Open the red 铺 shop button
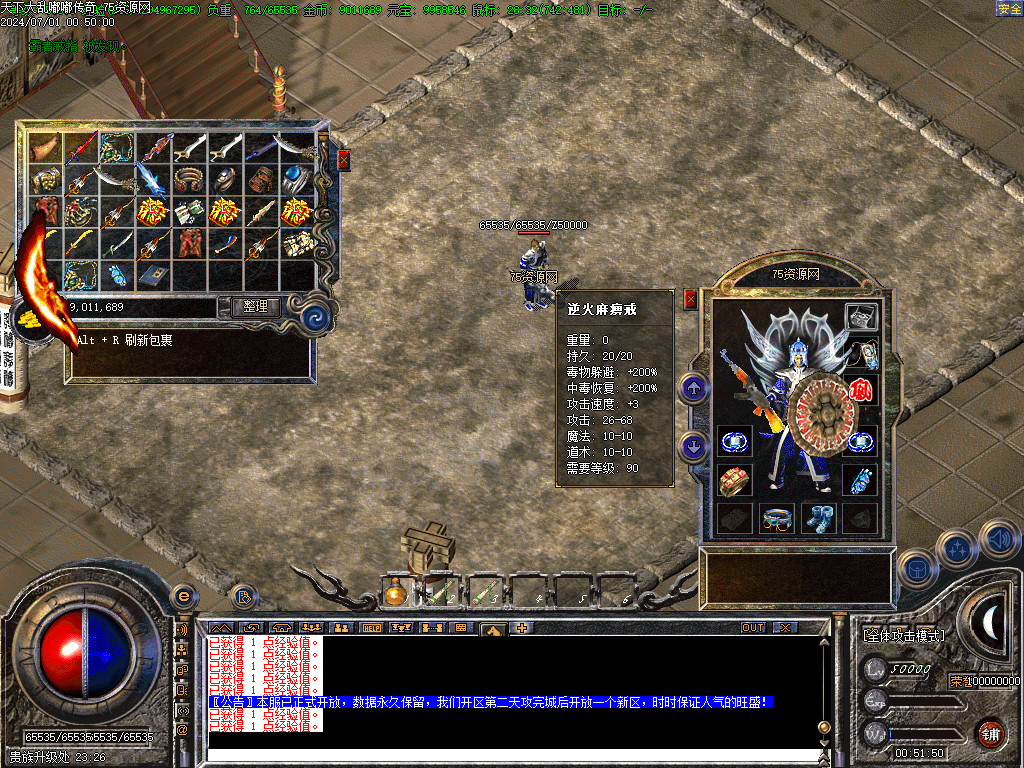Viewport: 1024px width, 768px height. pos(990,733)
